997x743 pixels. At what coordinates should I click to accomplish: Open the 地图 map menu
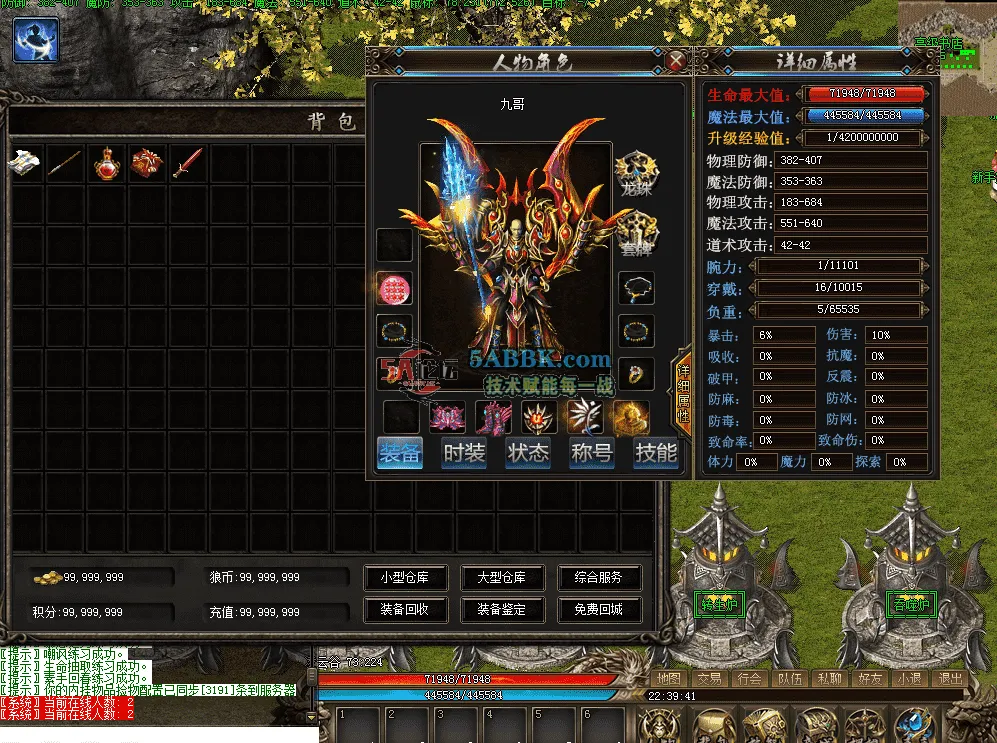click(x=668, y=678)
